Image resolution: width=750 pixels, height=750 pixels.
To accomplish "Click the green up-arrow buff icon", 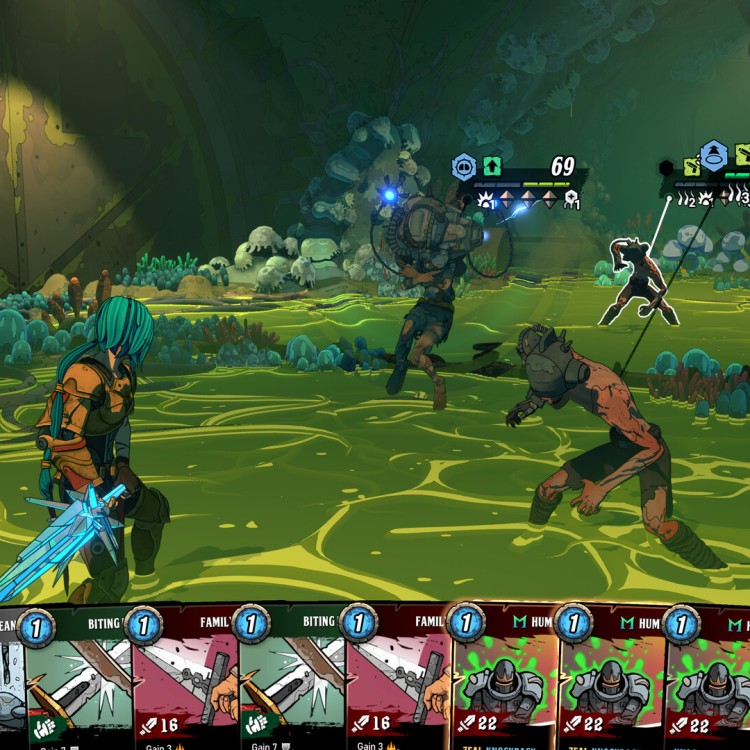I will tap(492, 166).
